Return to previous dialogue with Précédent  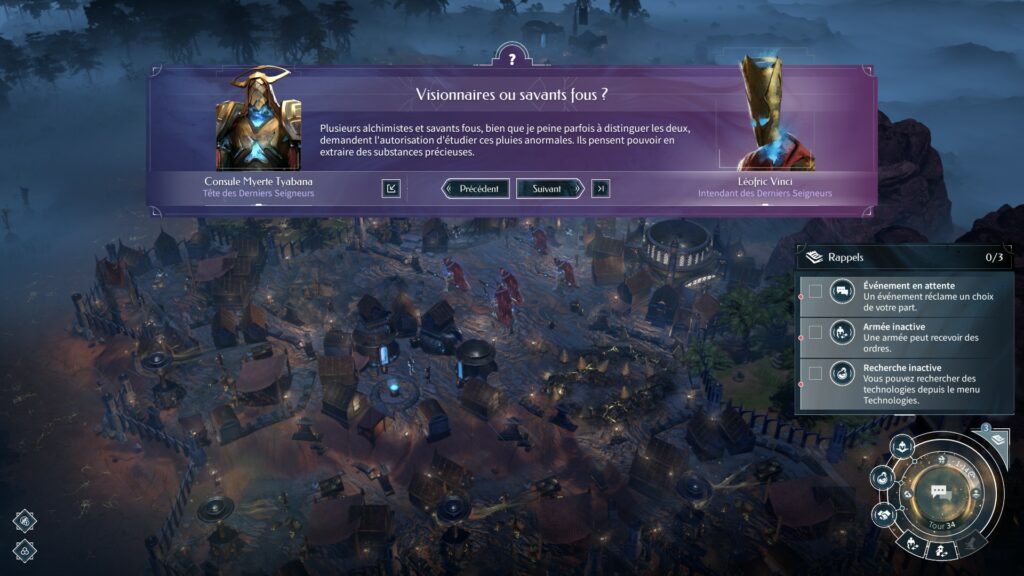[476, 188]
